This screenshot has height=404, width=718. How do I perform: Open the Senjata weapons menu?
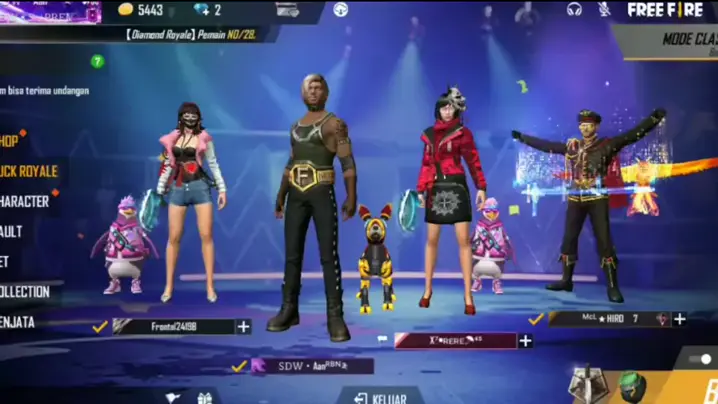(x=20, y=322)
